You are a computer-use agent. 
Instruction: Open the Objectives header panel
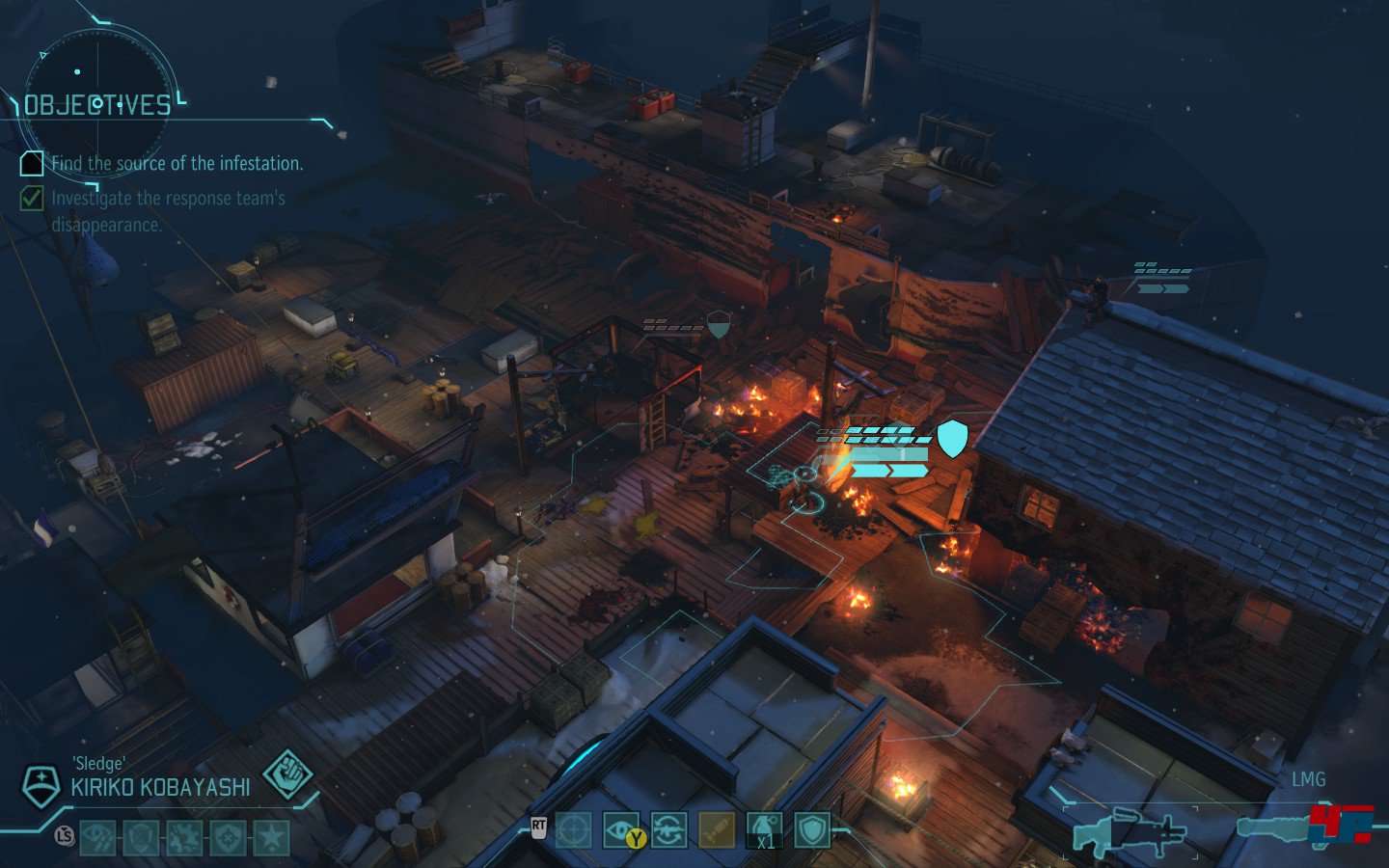(97, 105)
